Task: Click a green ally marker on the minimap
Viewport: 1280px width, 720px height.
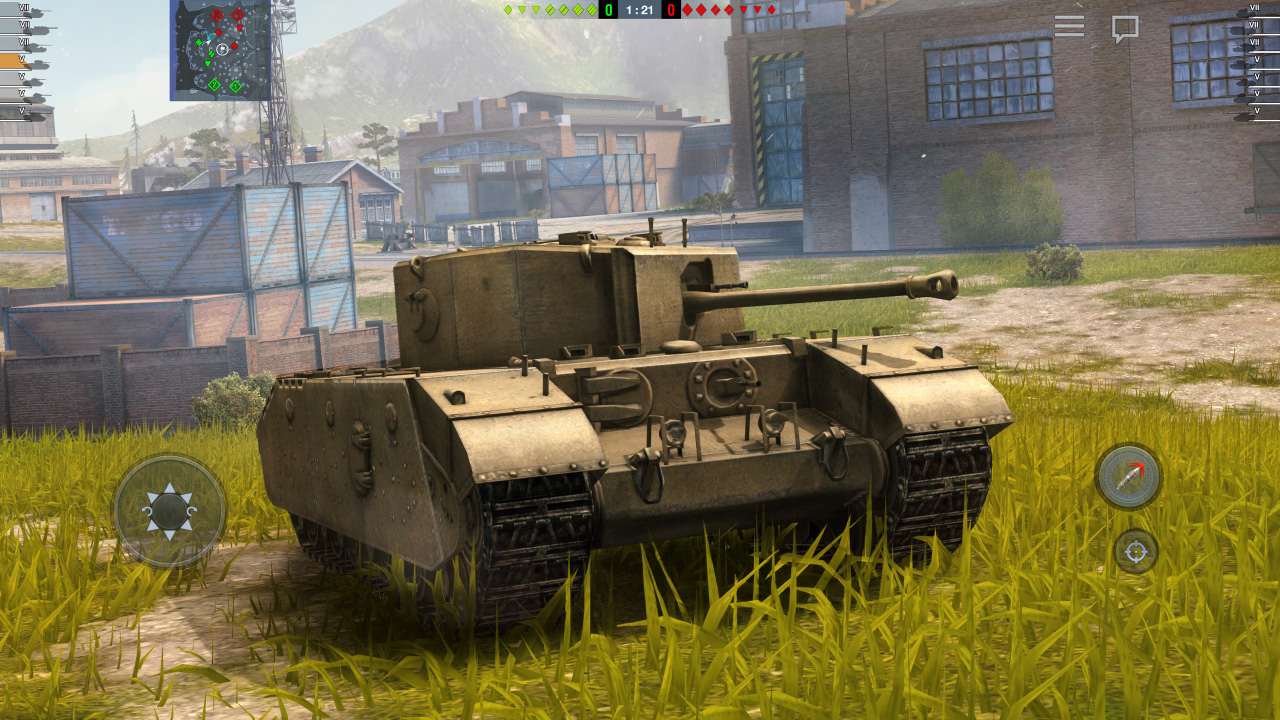Action: 199,42
